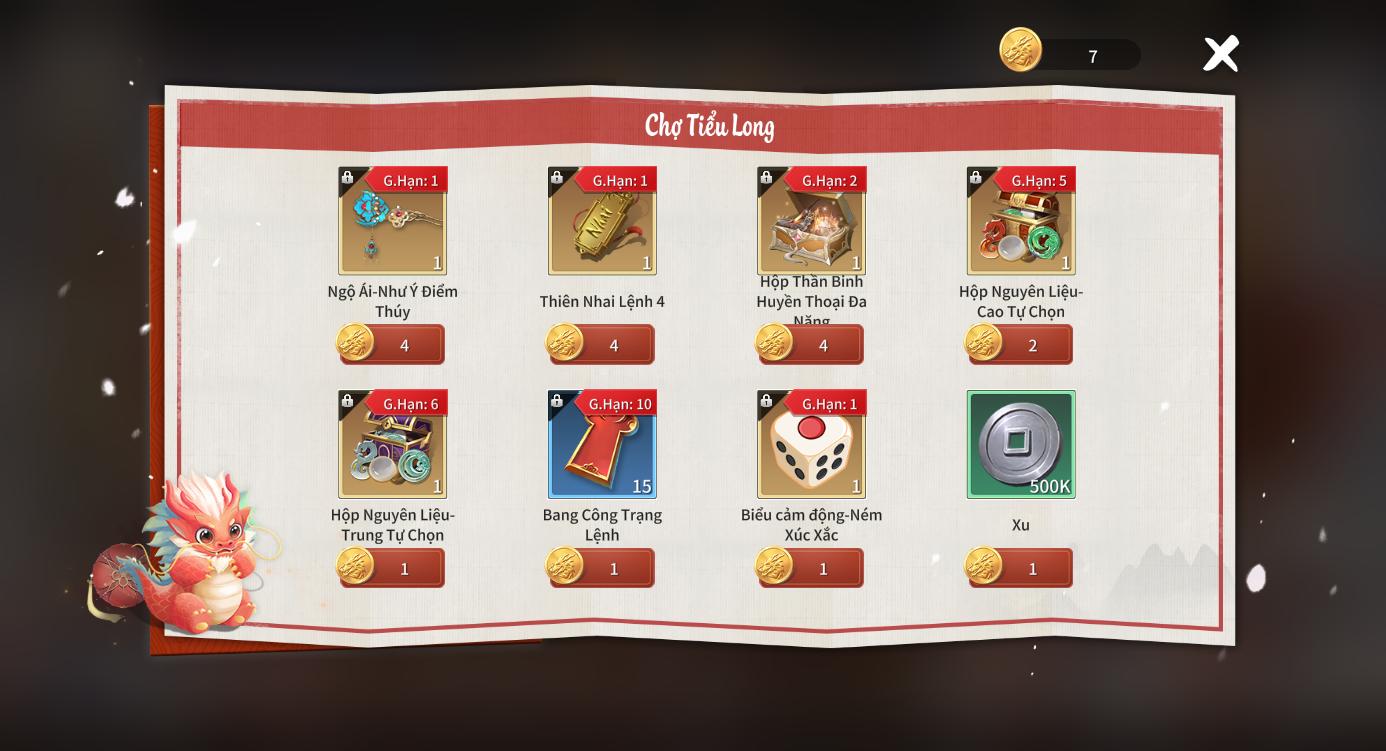The width and height of the screenshot is (1386, 751).
Task: Buy Hộp Nguyên Liệu-Cao for 2 coins
Action: click(x=1022, y=345)
